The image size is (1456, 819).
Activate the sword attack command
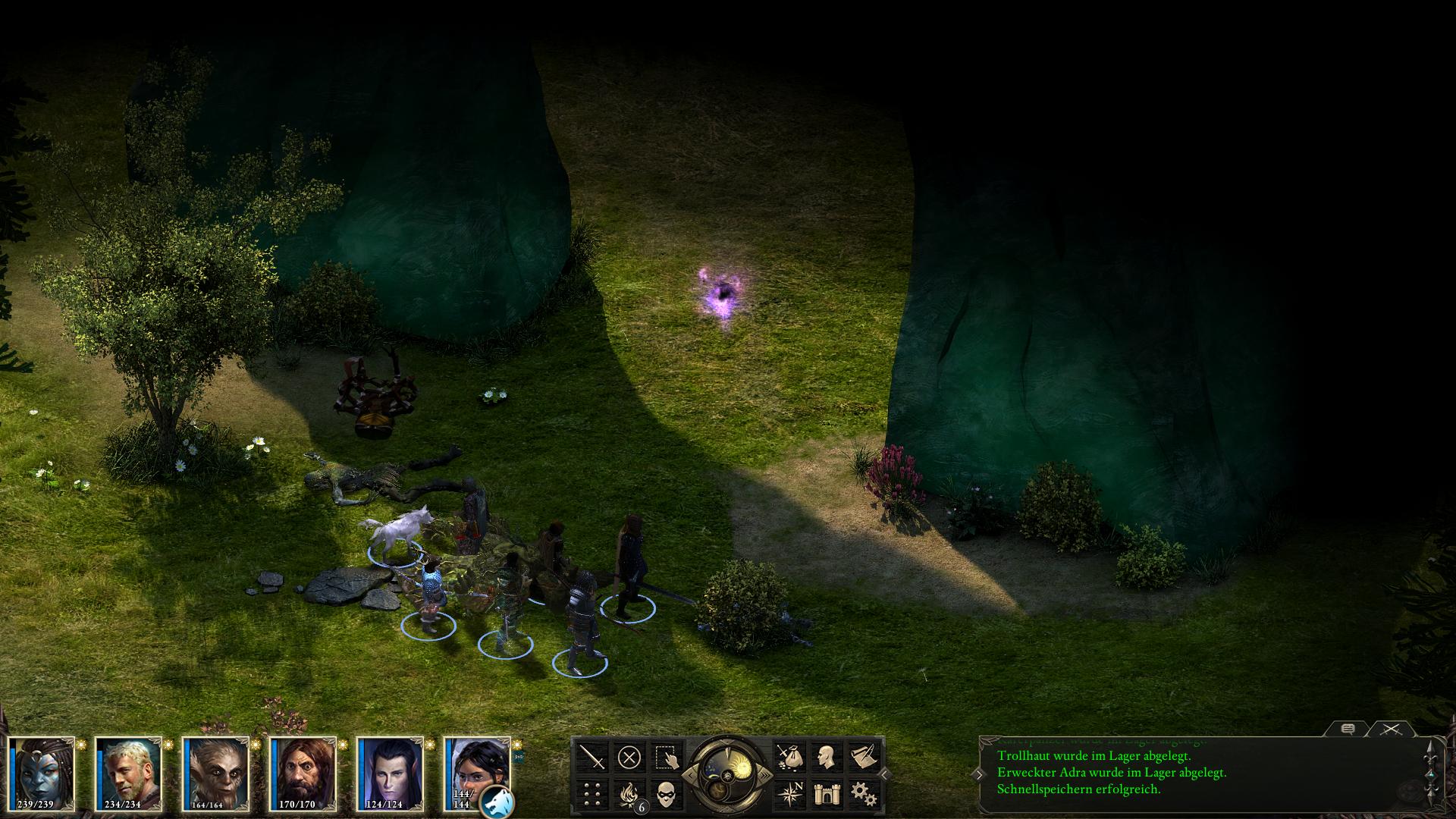tap(592, 757)
